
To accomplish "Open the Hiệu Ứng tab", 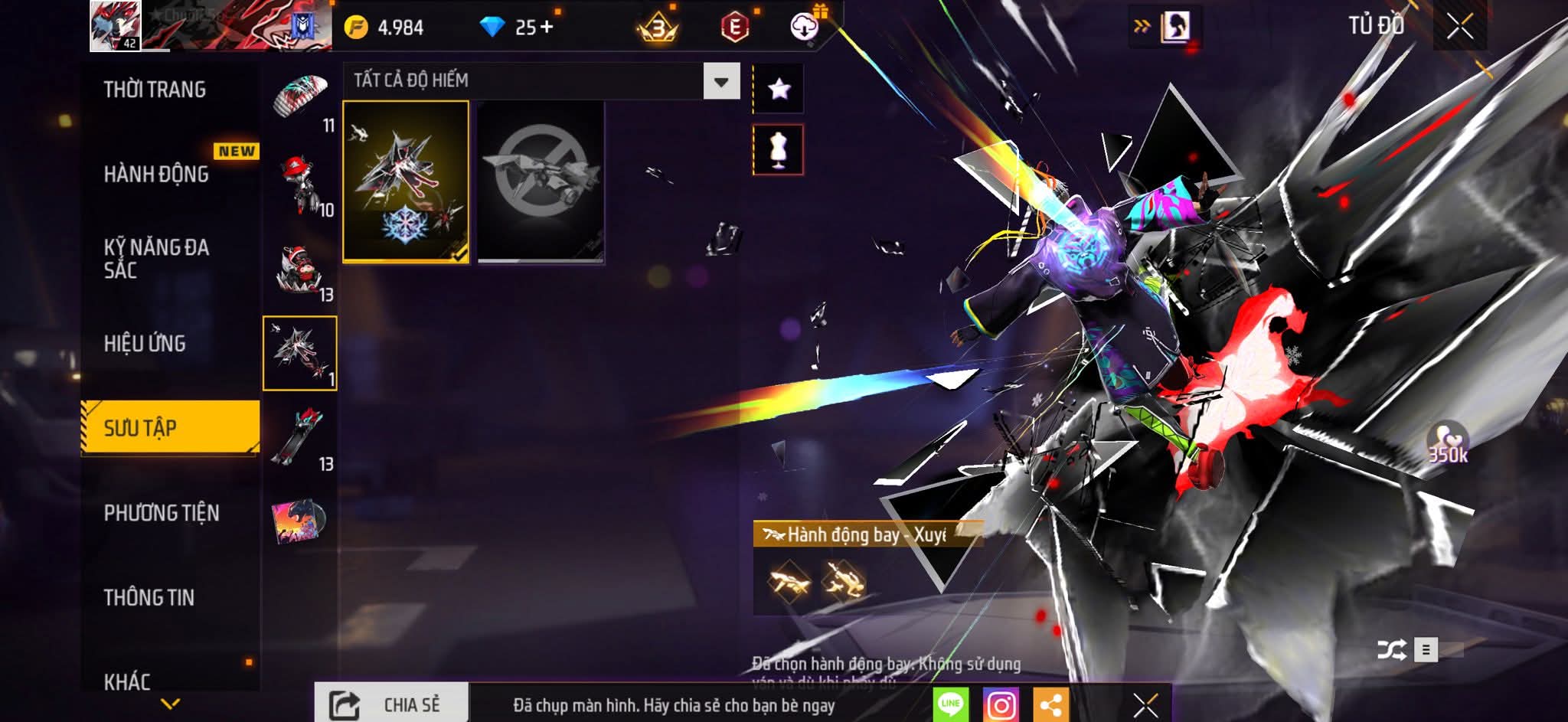I will tap(145, 344).
